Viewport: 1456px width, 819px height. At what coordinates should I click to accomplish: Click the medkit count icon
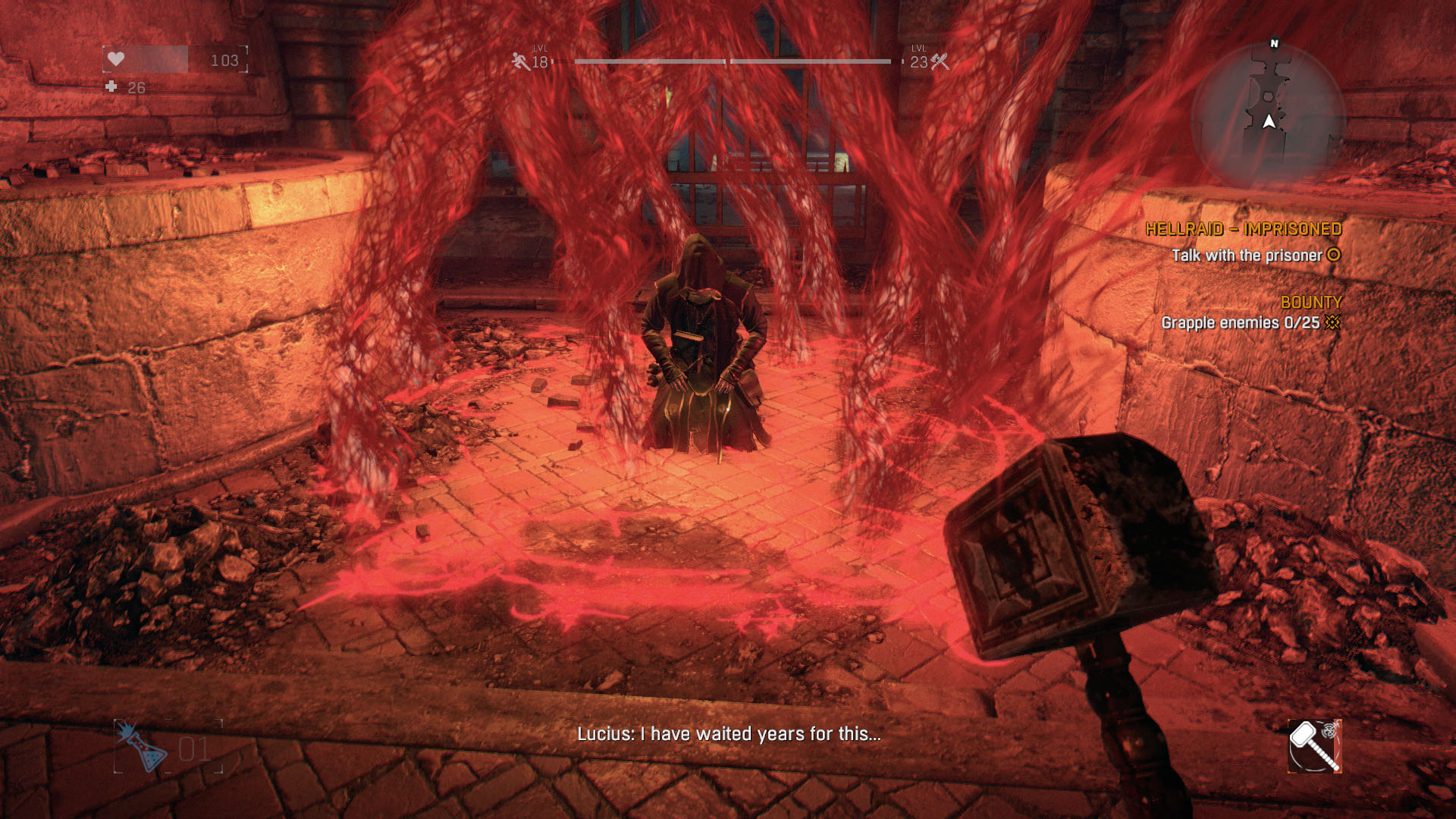point(111,87)
